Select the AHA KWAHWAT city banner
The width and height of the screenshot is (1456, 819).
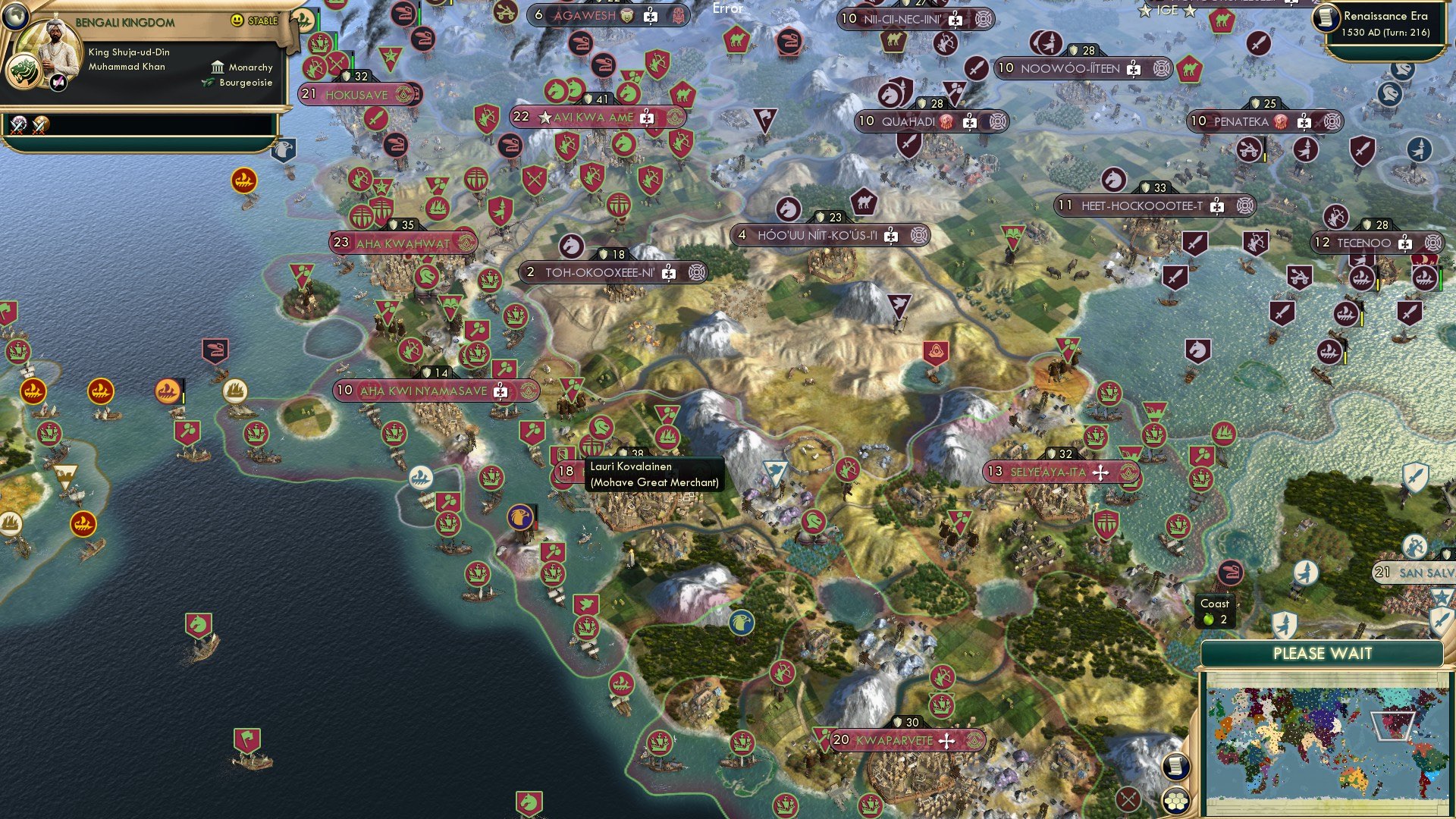[x=400, y=243]
